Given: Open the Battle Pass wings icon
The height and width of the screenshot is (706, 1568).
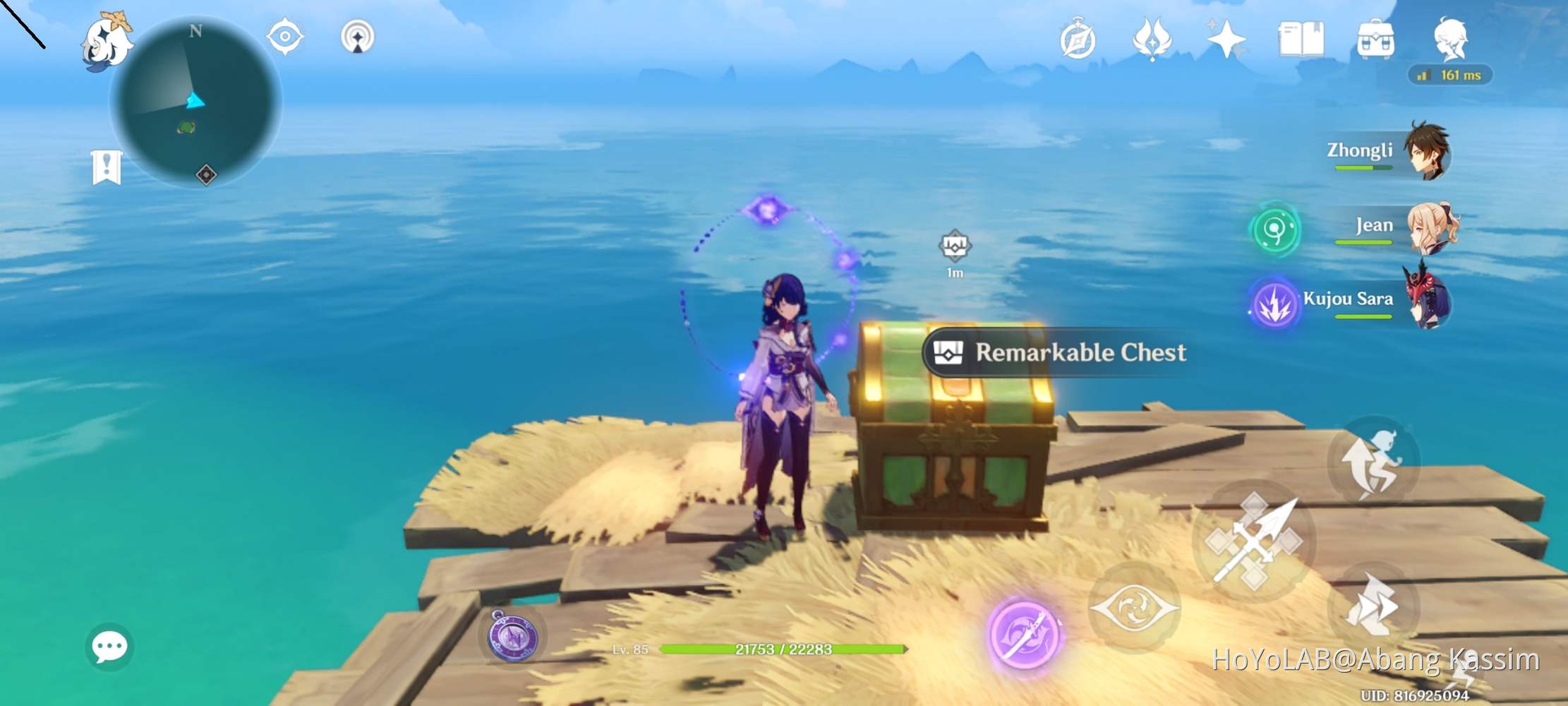Looking at the screenshot, I should (x=1153, y=40).
